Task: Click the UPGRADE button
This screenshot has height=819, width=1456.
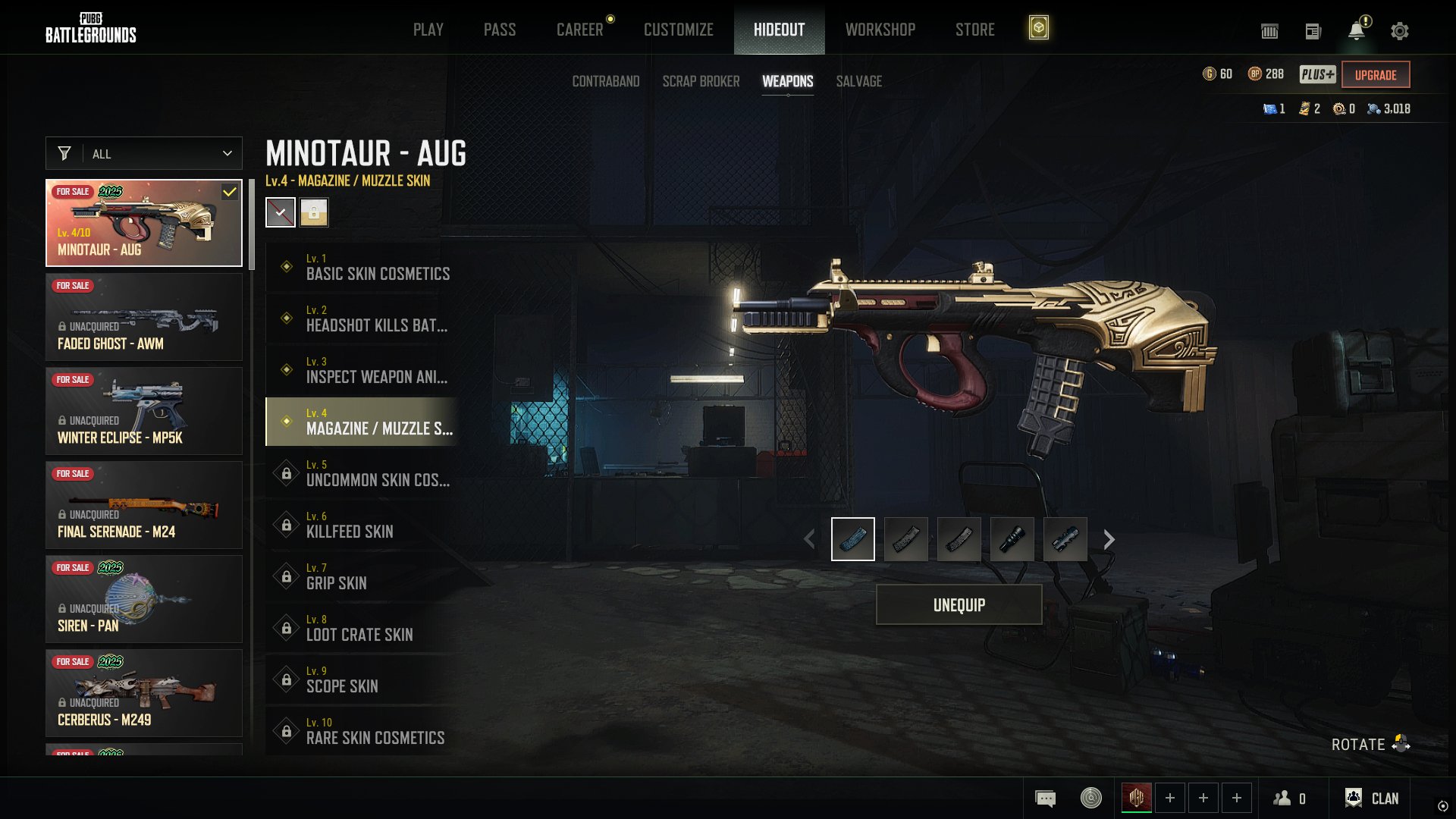Action: pyautogui.click(x=1375, y=75)
